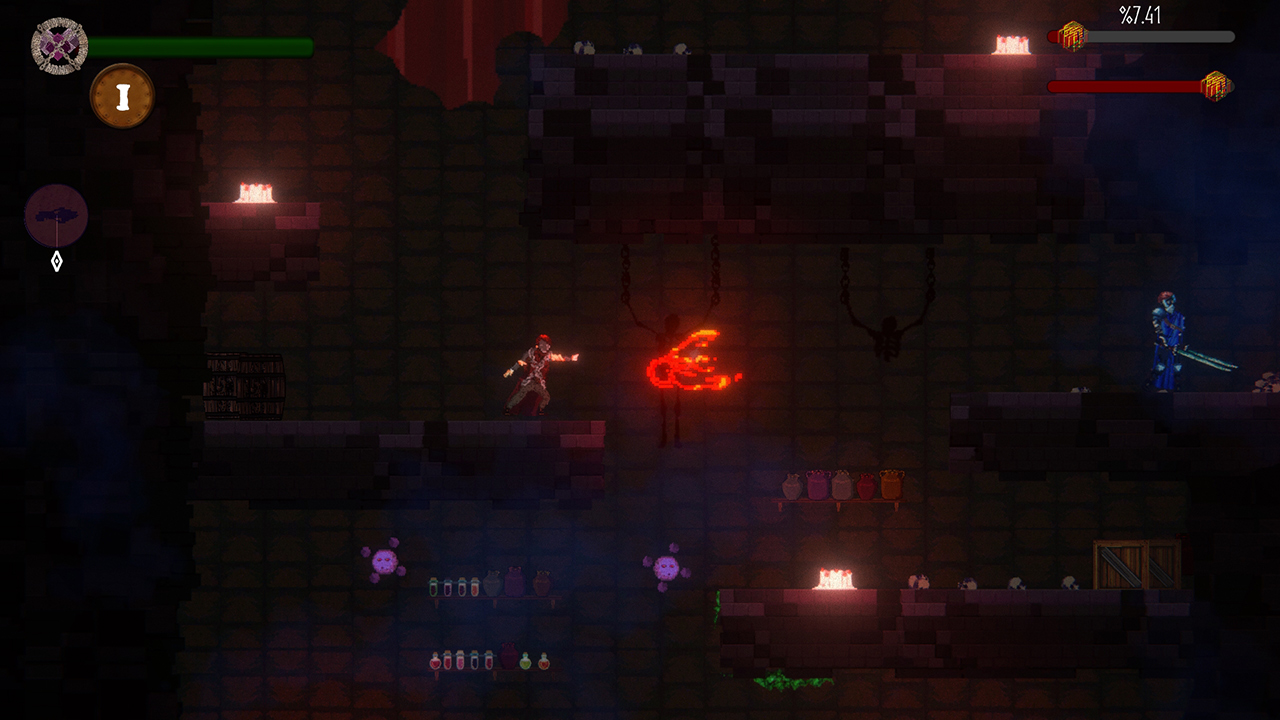Click the glowing candles on the upper-left ledge
The height and width of the screenshot is (720, 1280).
click(257, 190)
